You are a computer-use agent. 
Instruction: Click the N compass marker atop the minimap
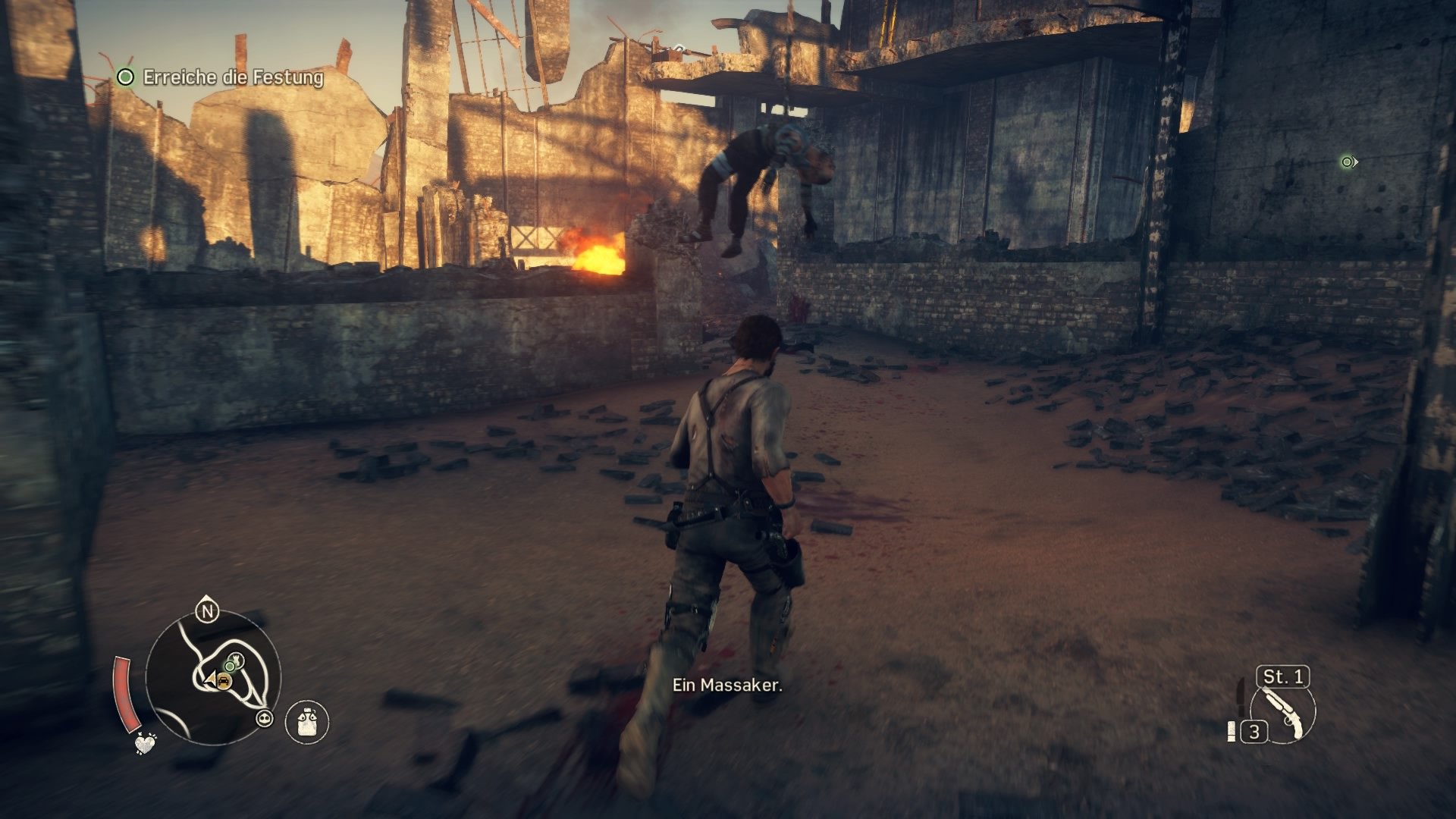pos(207,610)
